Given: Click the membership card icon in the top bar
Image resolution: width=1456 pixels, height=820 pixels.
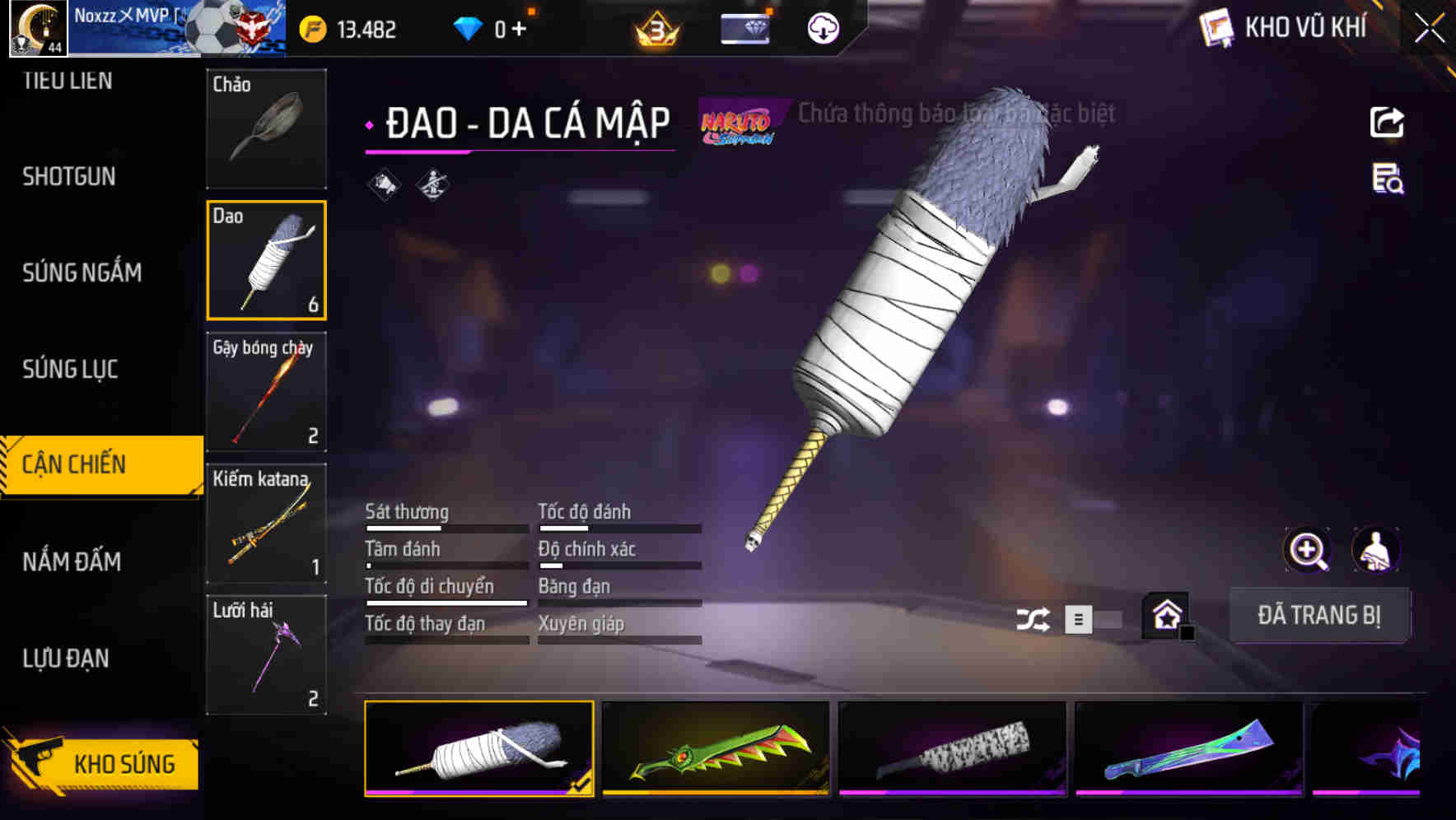Looking at the screenshot, I should [x=744, y=27].
